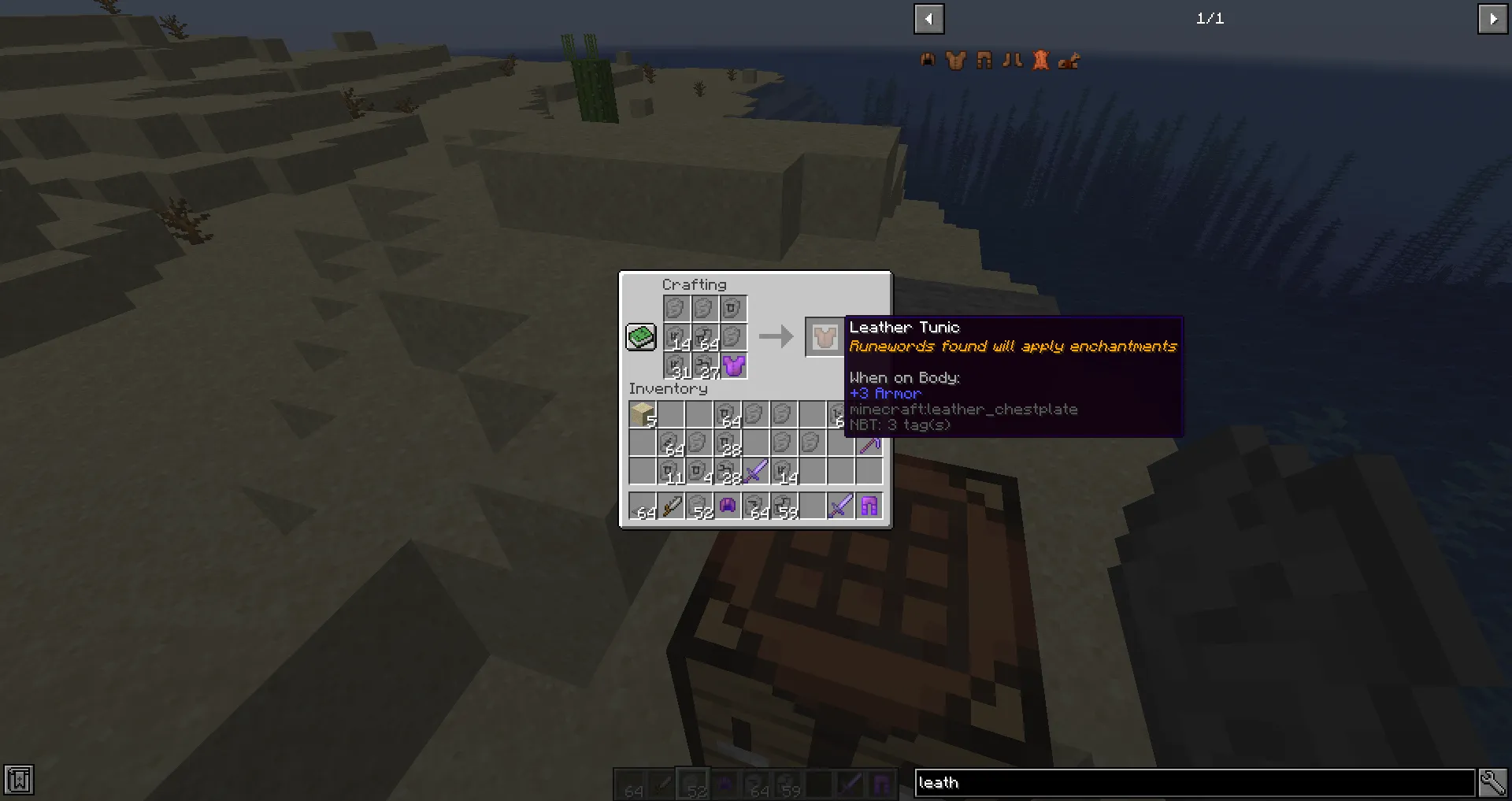Click the leather cap icon above the crafting panel
Viewport: 1512px width, 801px height.
coord(928,61)
